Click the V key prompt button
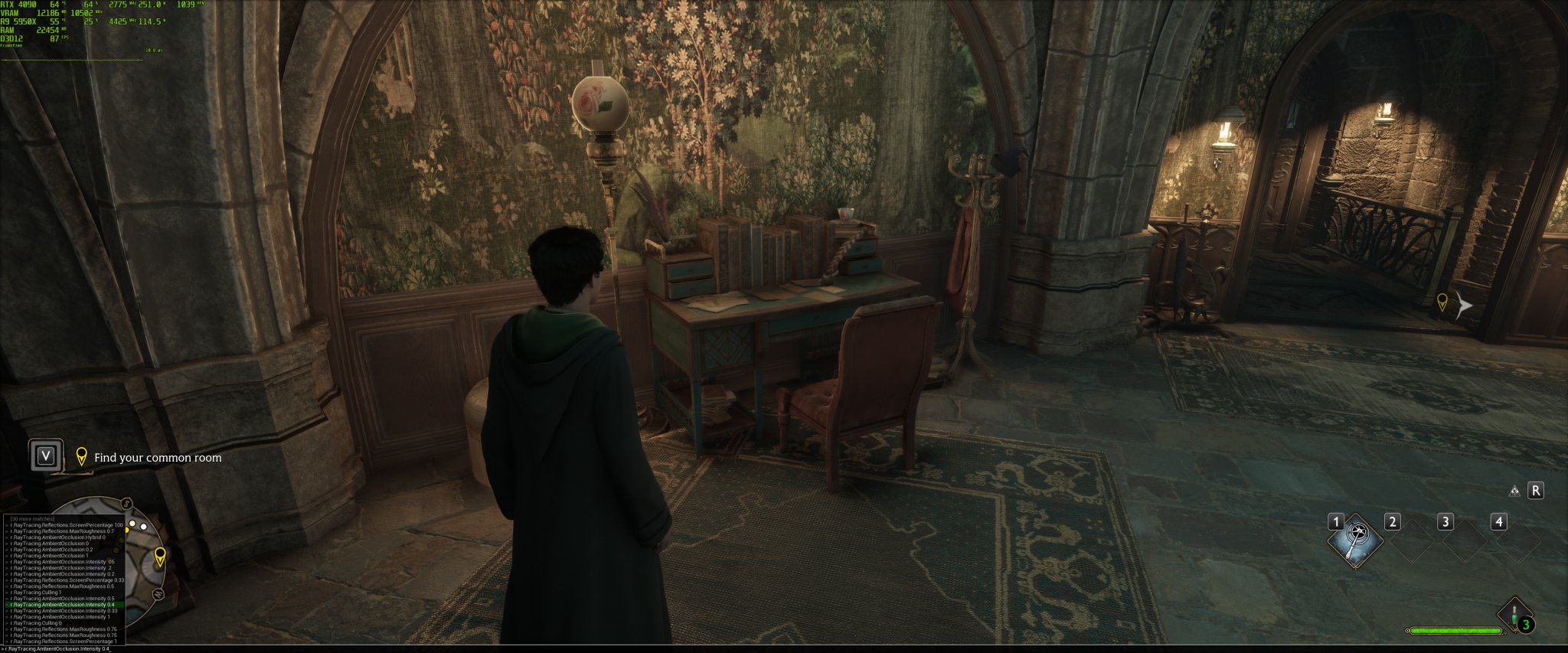 click(x=46, y=455)
